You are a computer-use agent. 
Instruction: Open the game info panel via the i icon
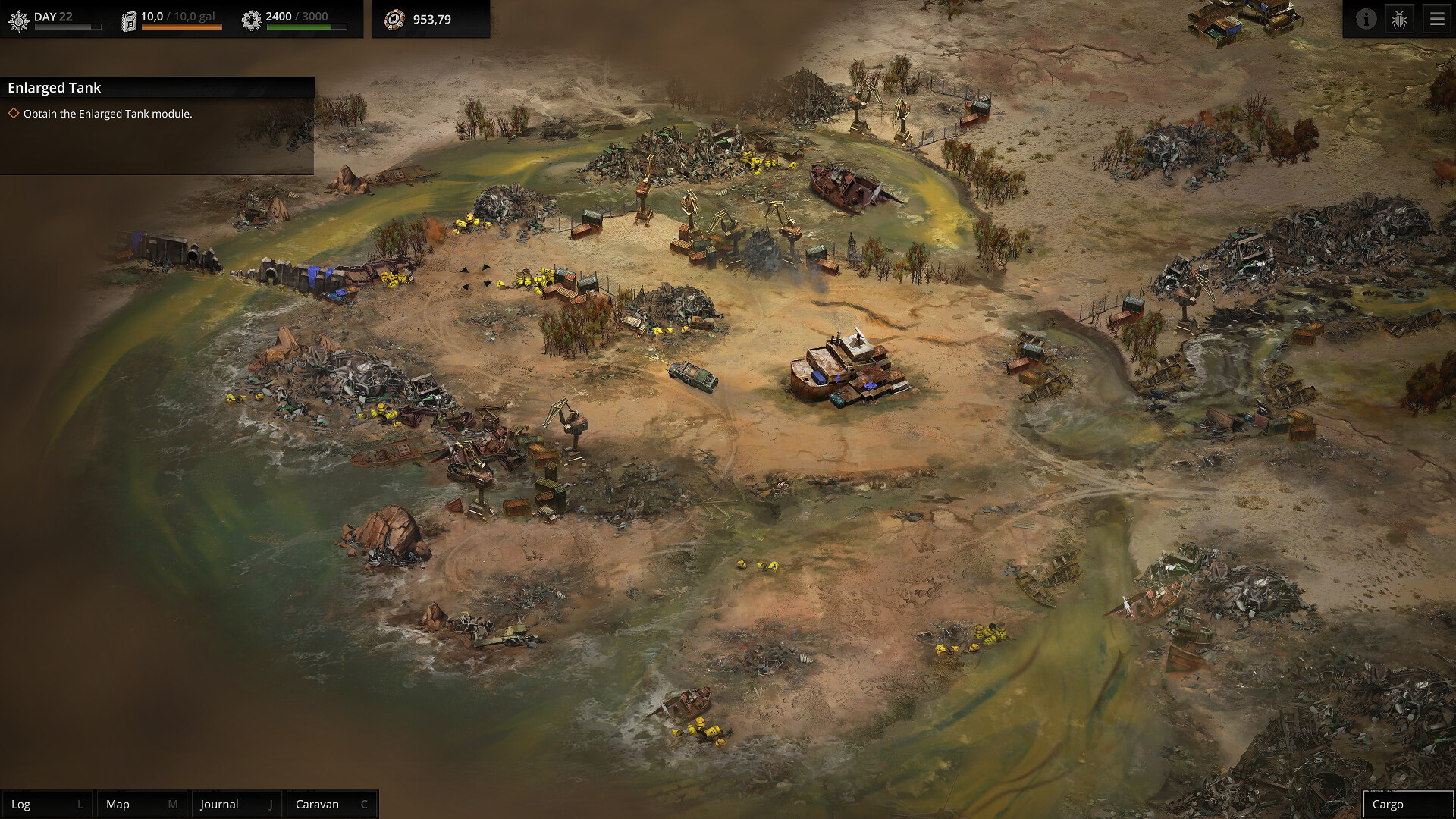[x=1365, y=19]
